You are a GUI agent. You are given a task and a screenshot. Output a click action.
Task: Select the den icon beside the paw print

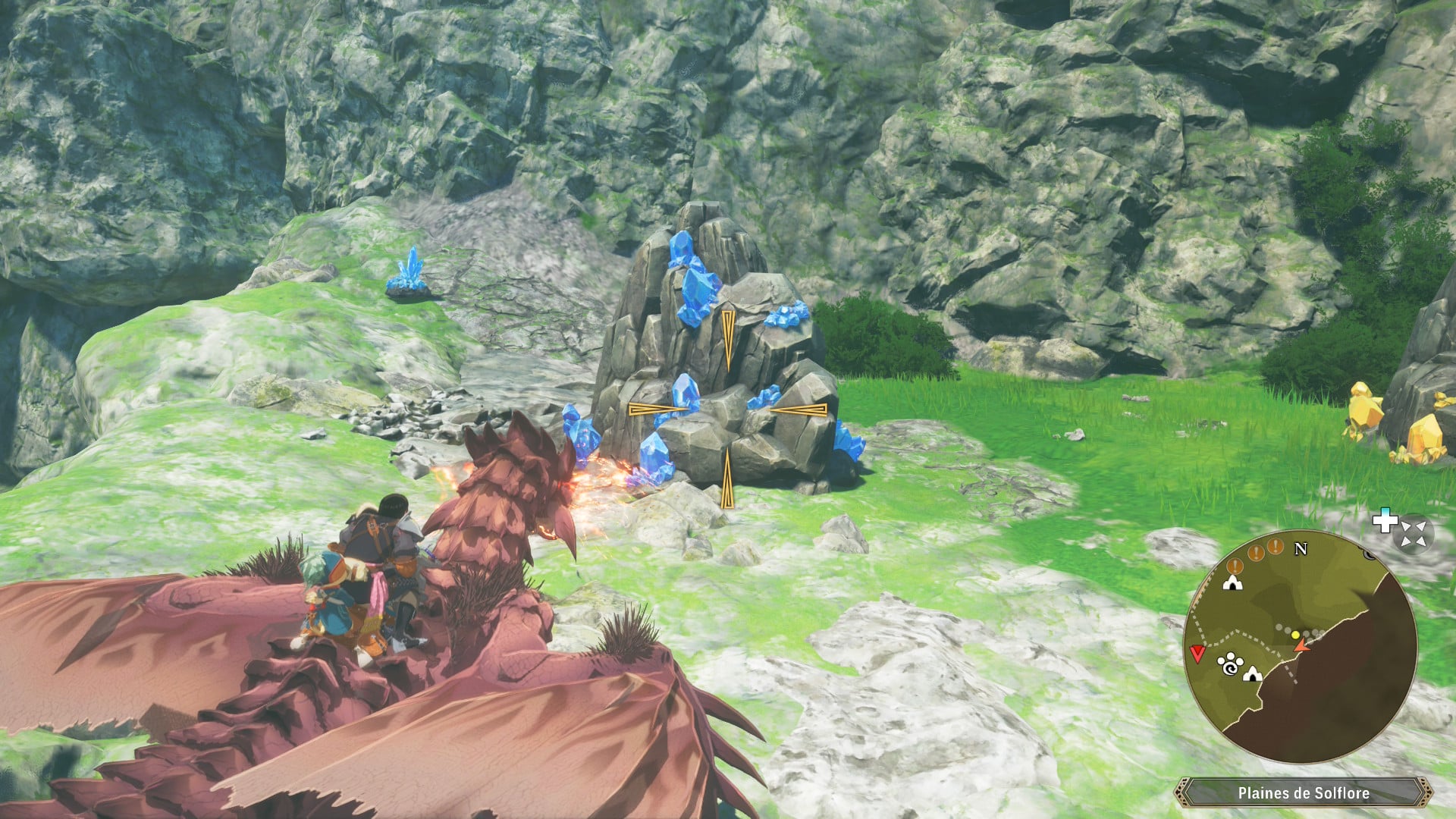coord(1251,673)
